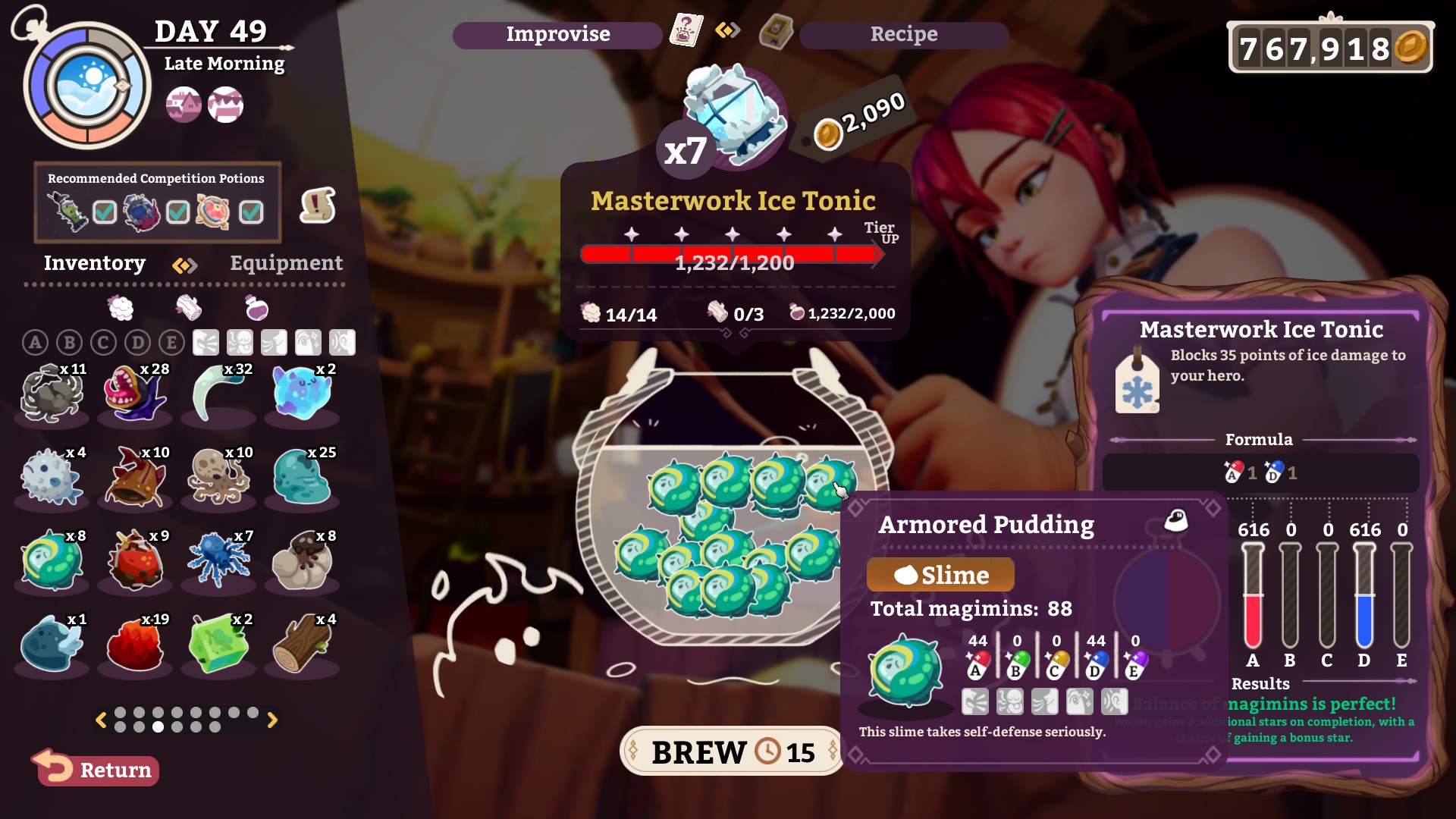Add Armored Pudding from inventory
Screen dimensions: 1456x819
tap(51, 560)
